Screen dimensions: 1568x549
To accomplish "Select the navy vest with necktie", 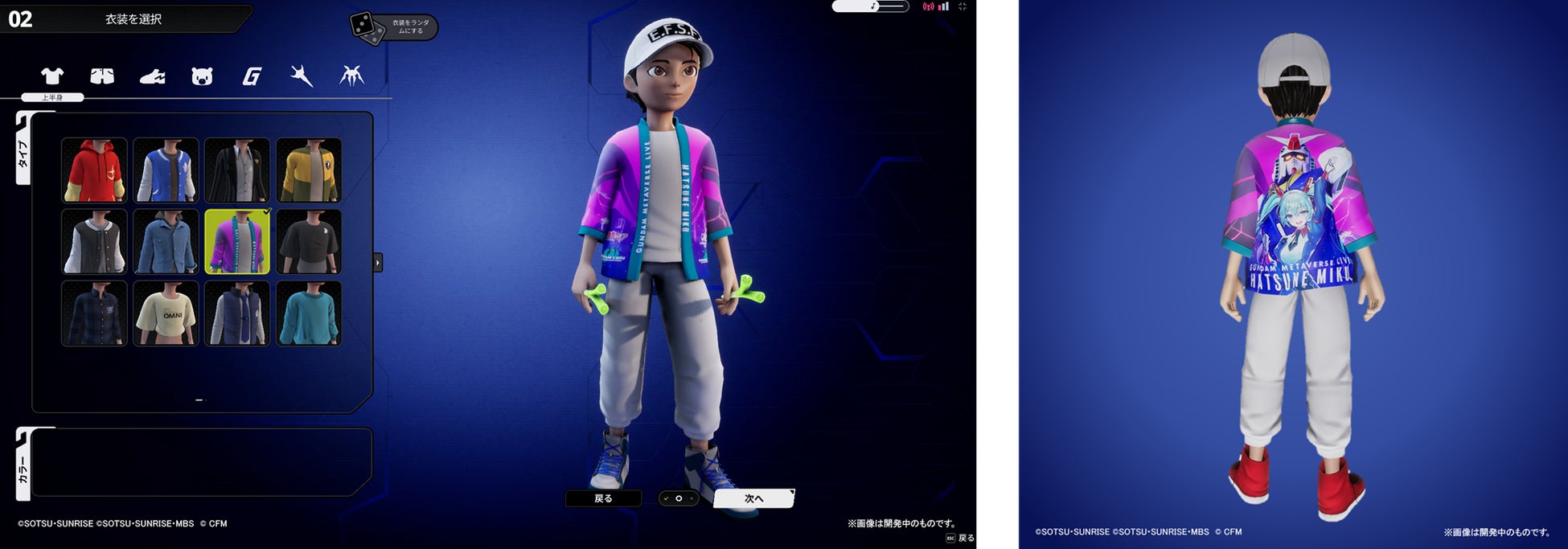I will point(237,313).
